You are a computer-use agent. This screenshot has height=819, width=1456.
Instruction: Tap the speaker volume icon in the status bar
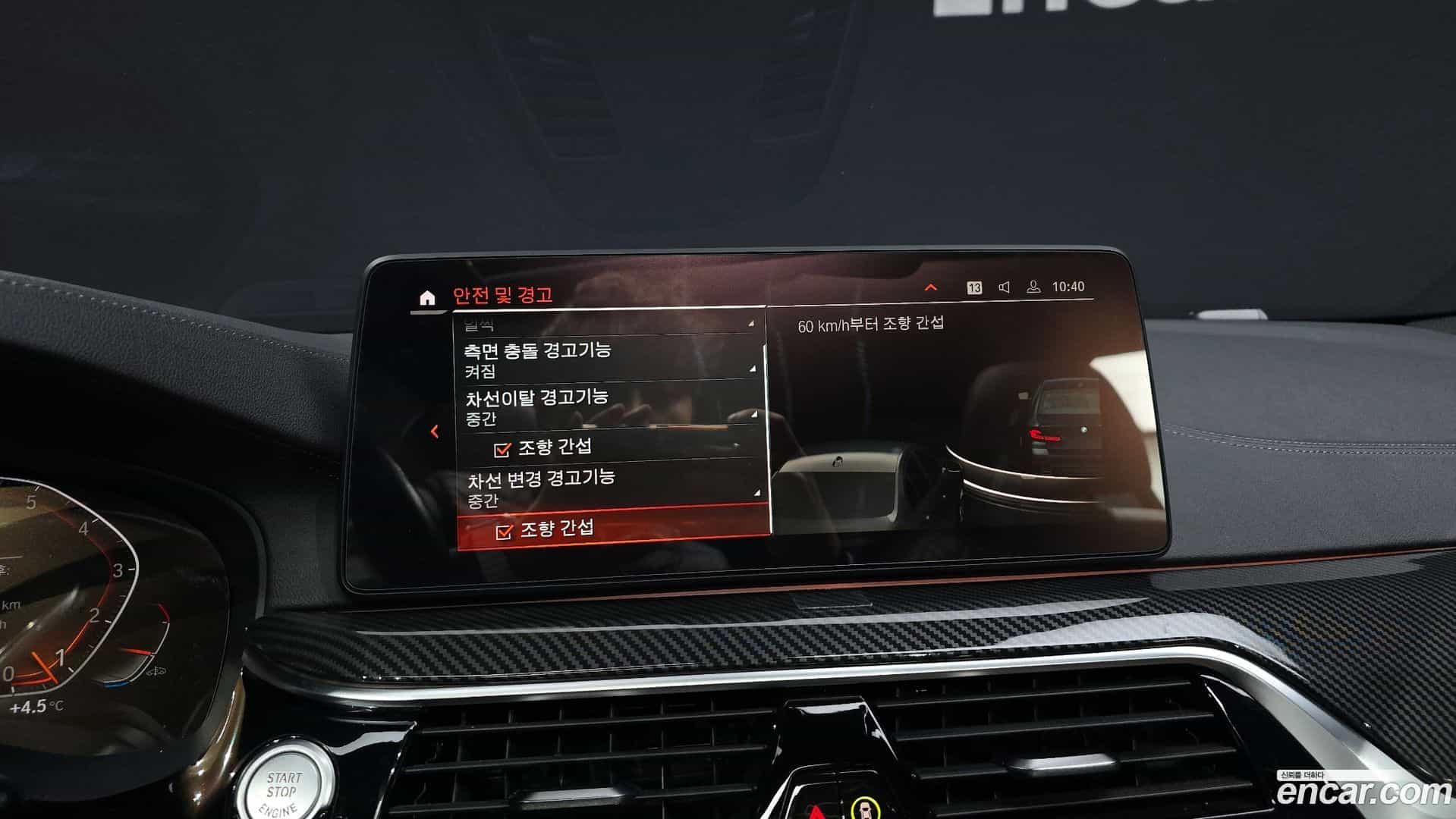(1004, 287)
